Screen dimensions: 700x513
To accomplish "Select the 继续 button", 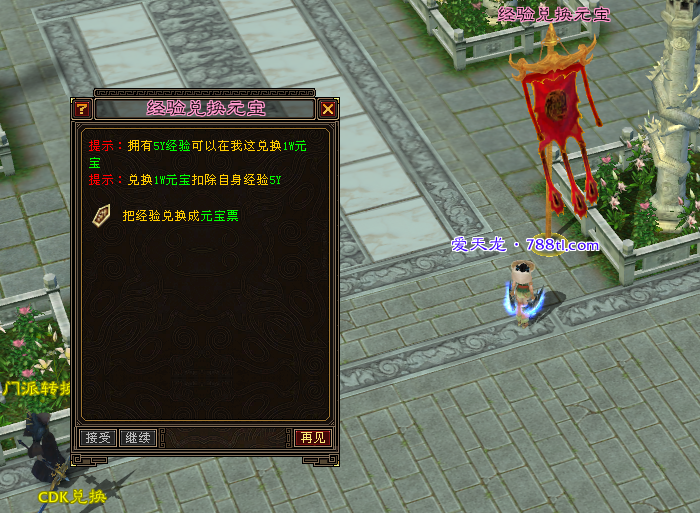I will (x=137, y=438).
